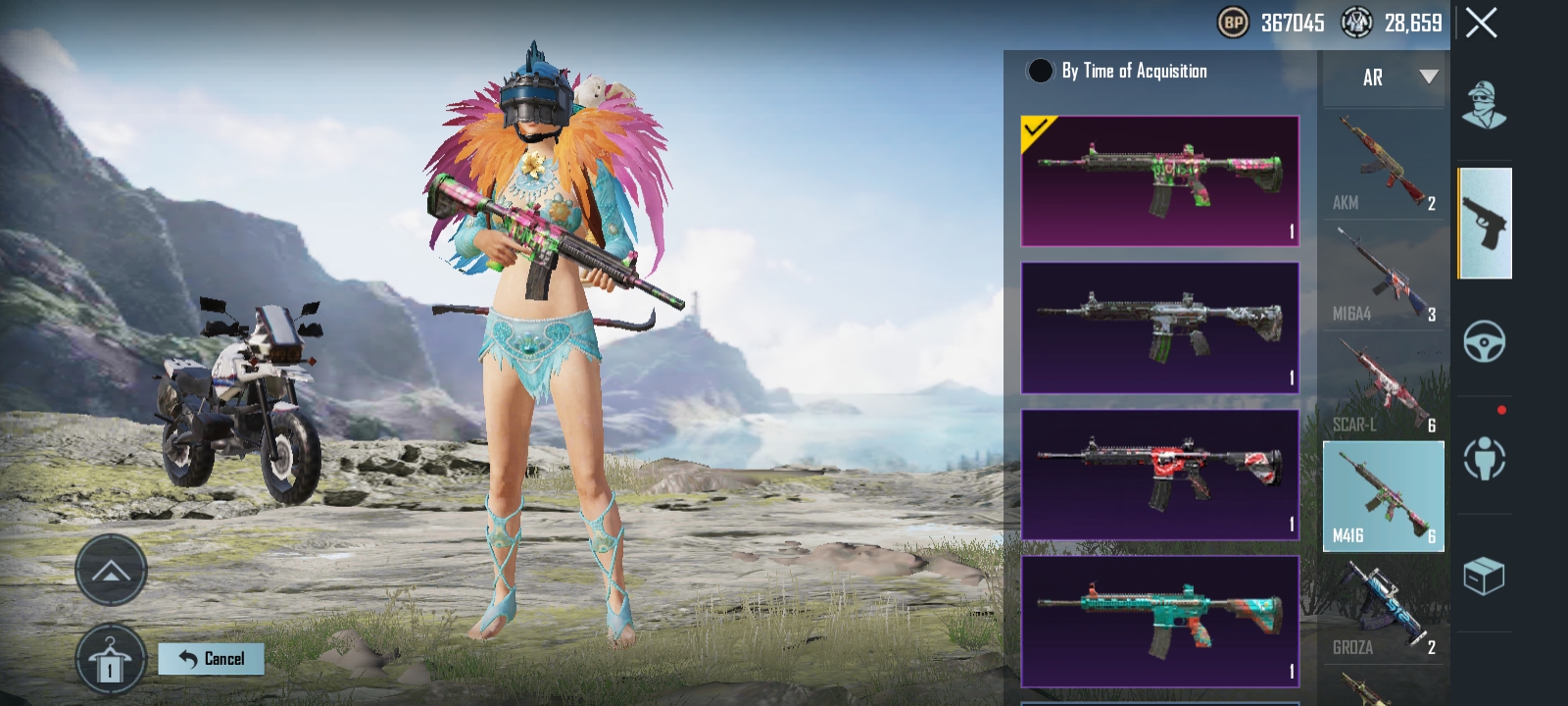The width and height of the screenshot is (1568, 706).
Task: Select the M416 weapon category
Action: tap(1384, 496)
